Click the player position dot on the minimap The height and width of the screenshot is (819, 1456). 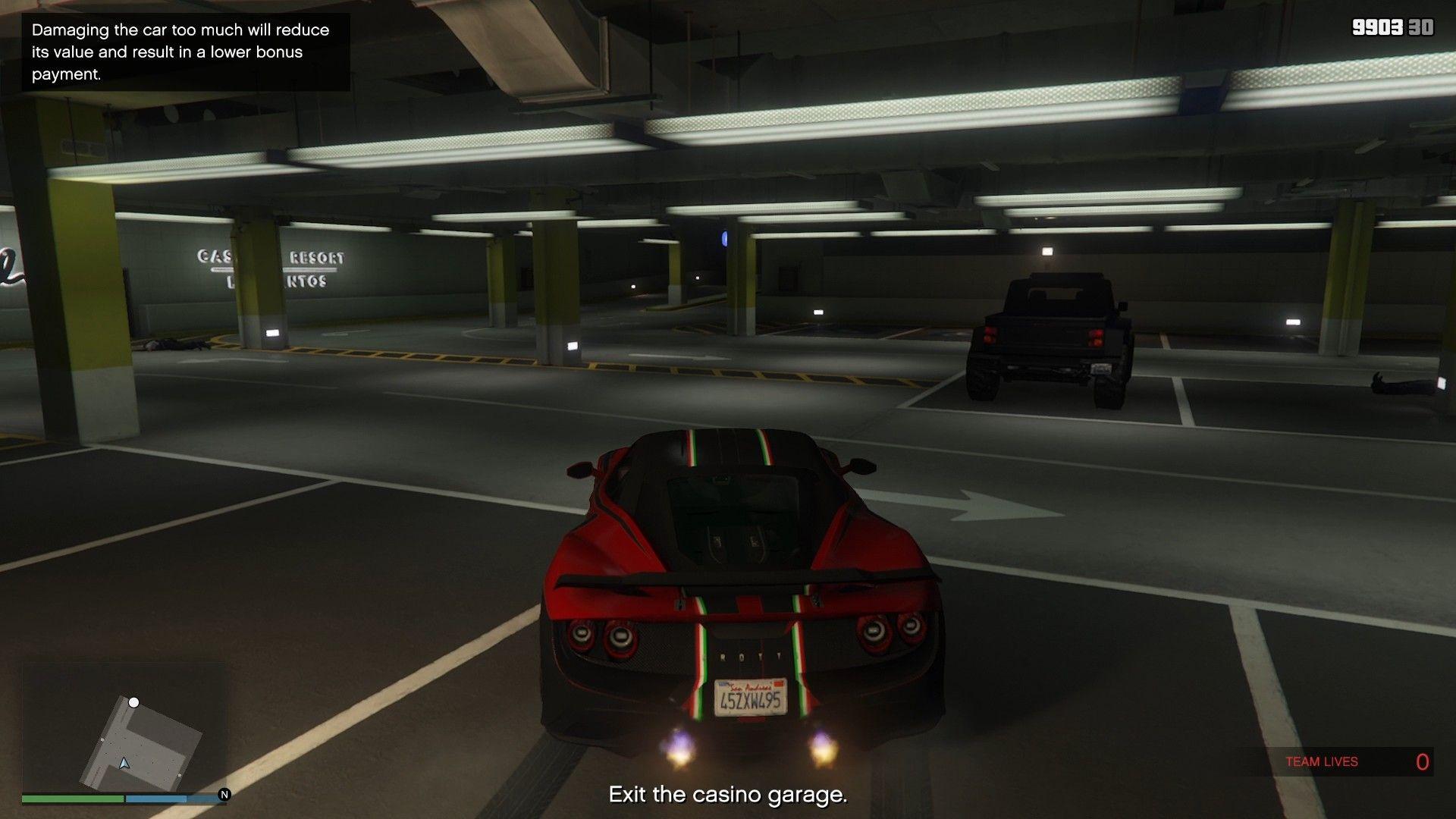tap(135, 702)
